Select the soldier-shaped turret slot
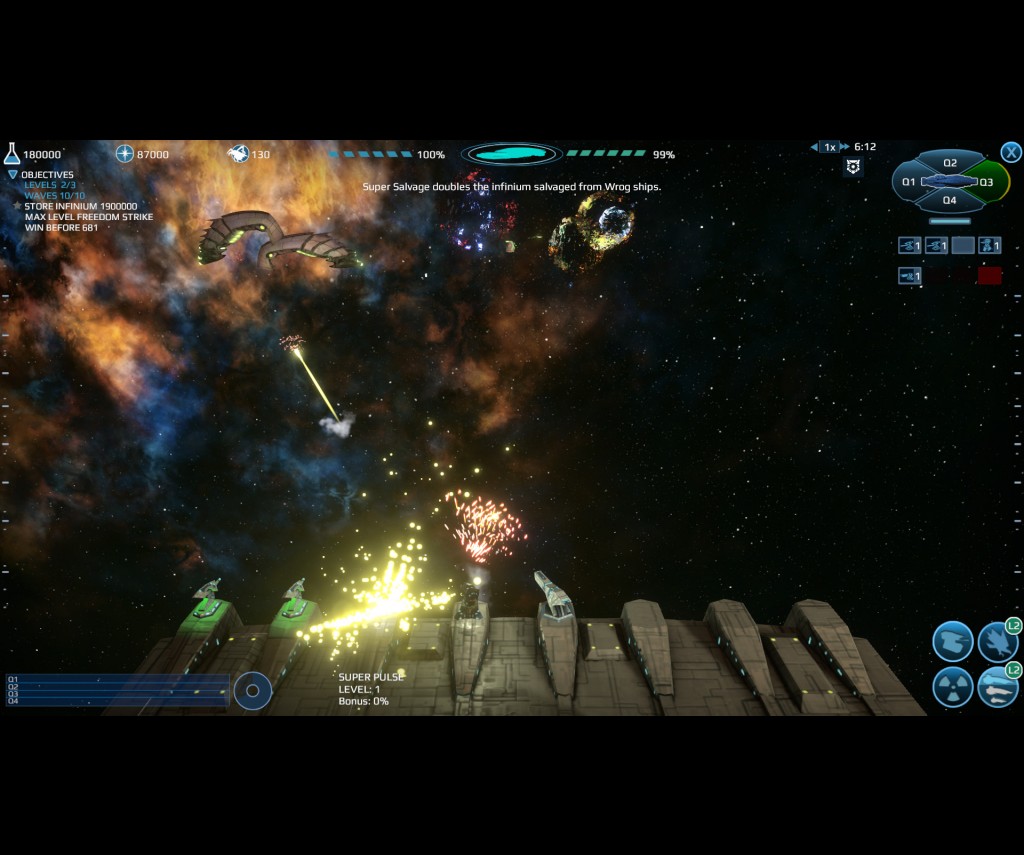Image resolution: width=1024 pixels, height=855 pixels. coord(989,245)
